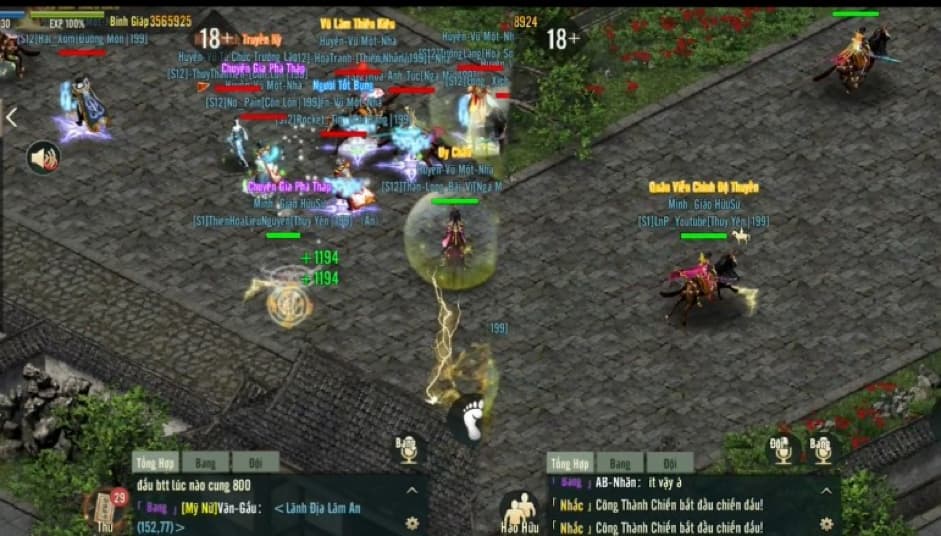Open Tổng Hợp tab above the AB-Nhân message
The height and width of the screenshot is (536, 941).
coord(569,463)
